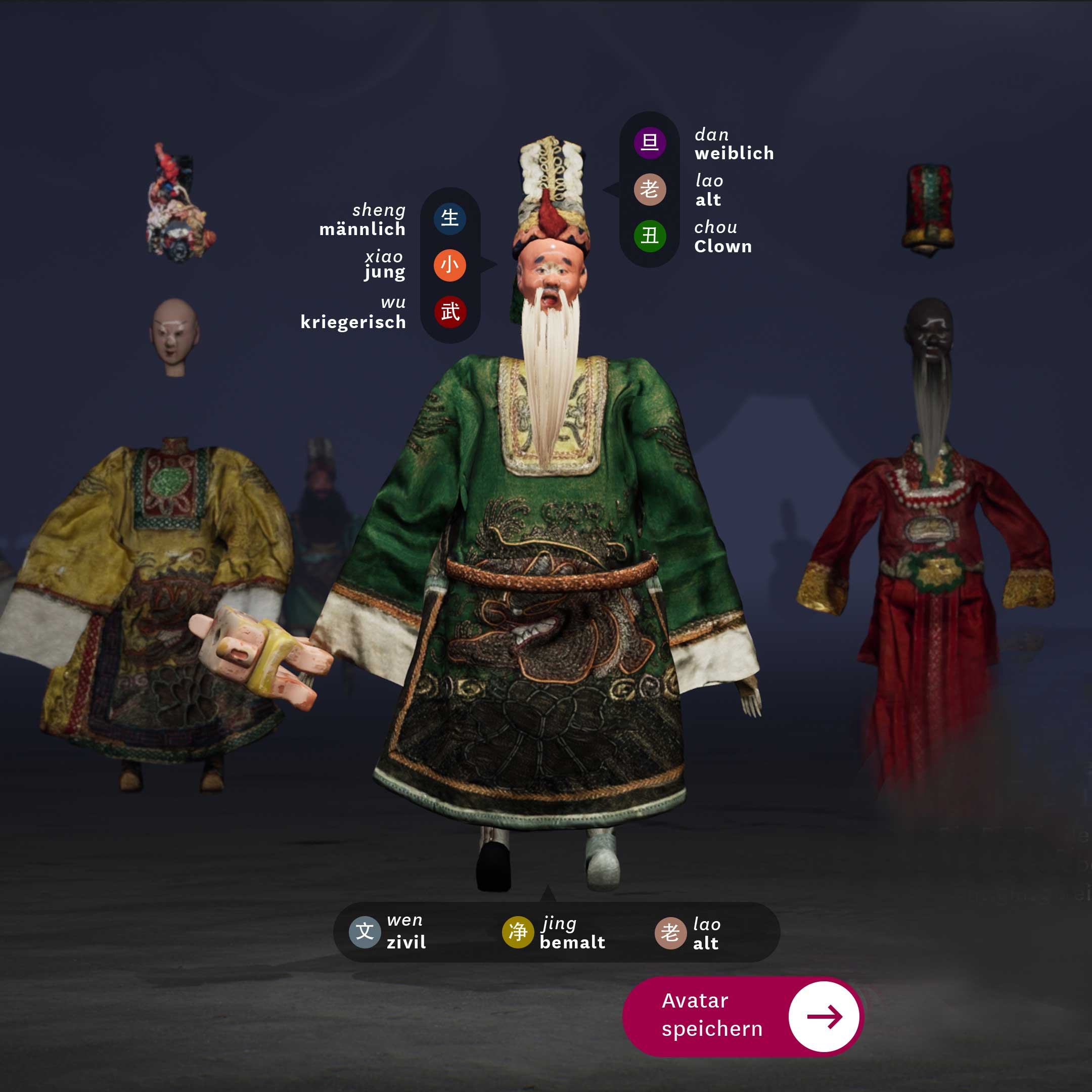Screen dimensions: 1092x1092
Task: Choose lao alt beside dan and chou
Action: click(650, 190)
